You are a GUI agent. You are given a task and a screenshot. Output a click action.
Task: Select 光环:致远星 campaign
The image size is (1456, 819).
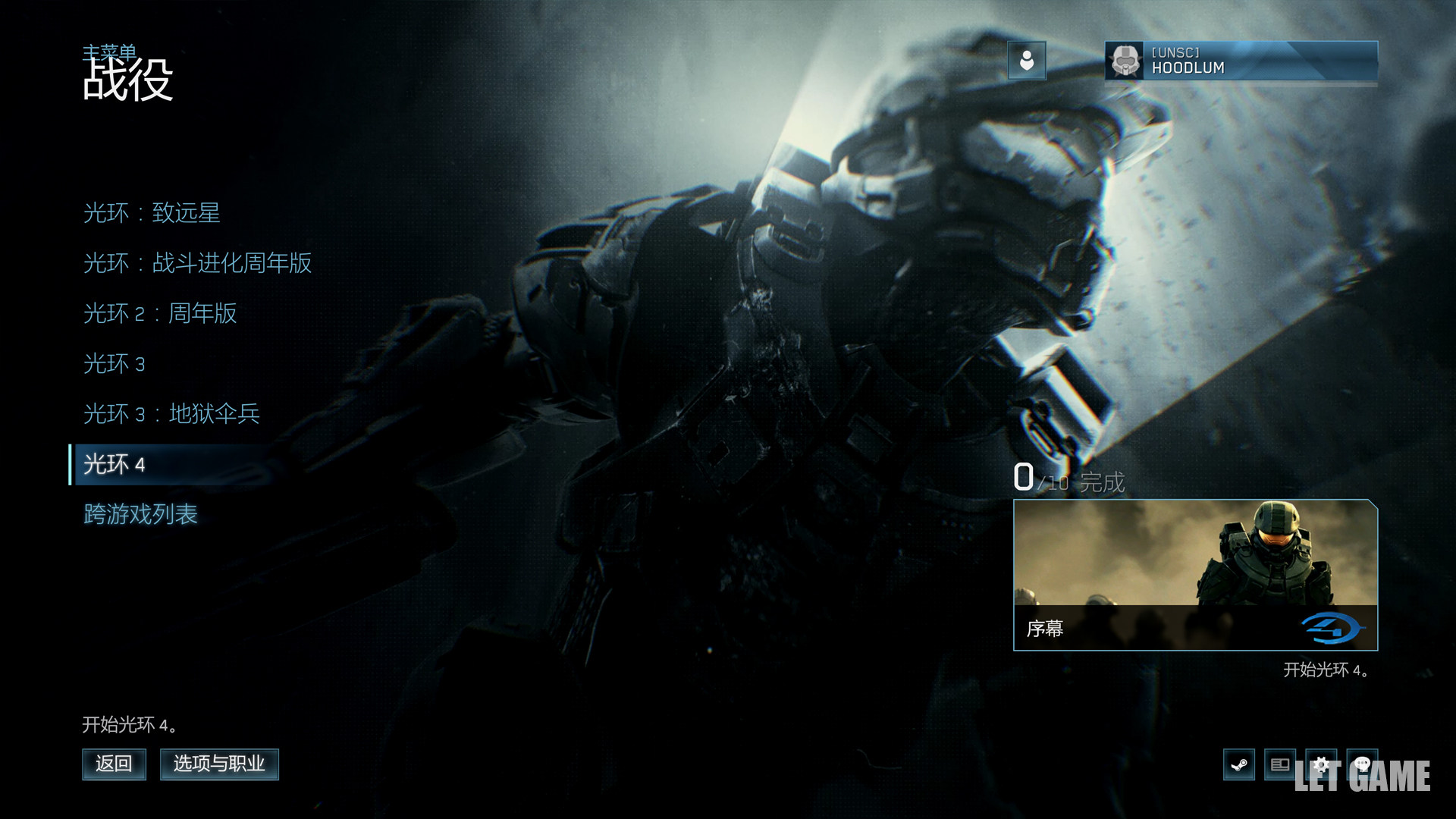[152, 213]
